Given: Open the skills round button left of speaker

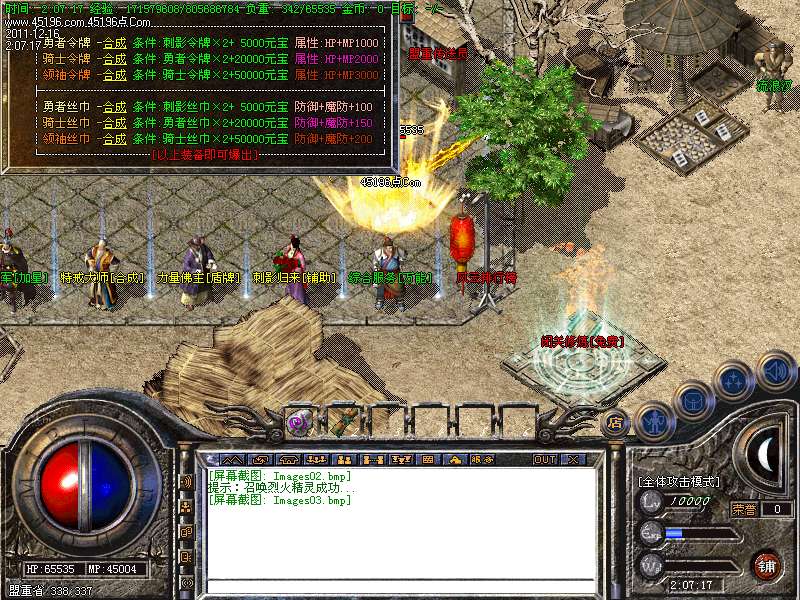Looking at the screenshot, I should coord(735,382).
